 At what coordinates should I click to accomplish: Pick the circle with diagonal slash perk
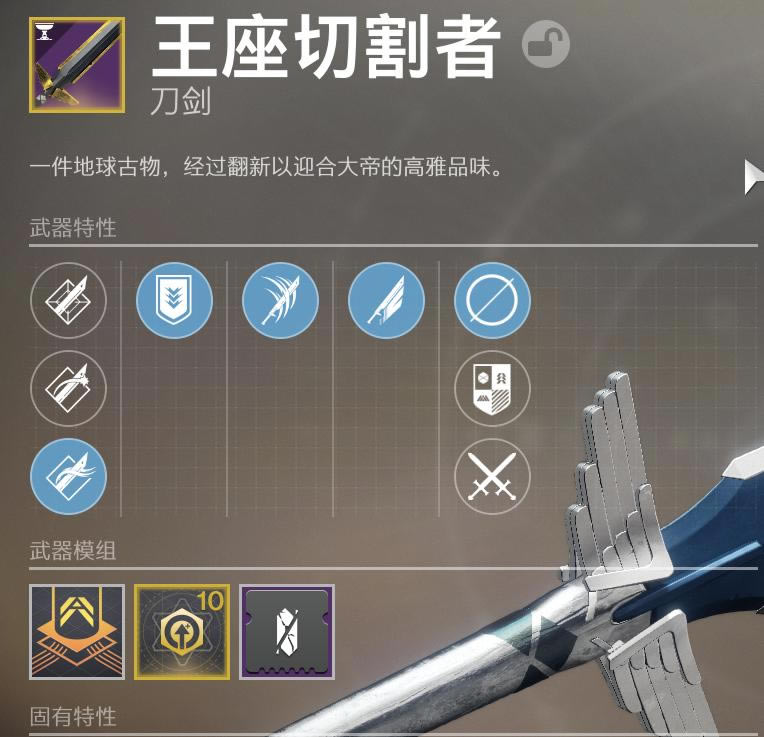coord(492,300)
